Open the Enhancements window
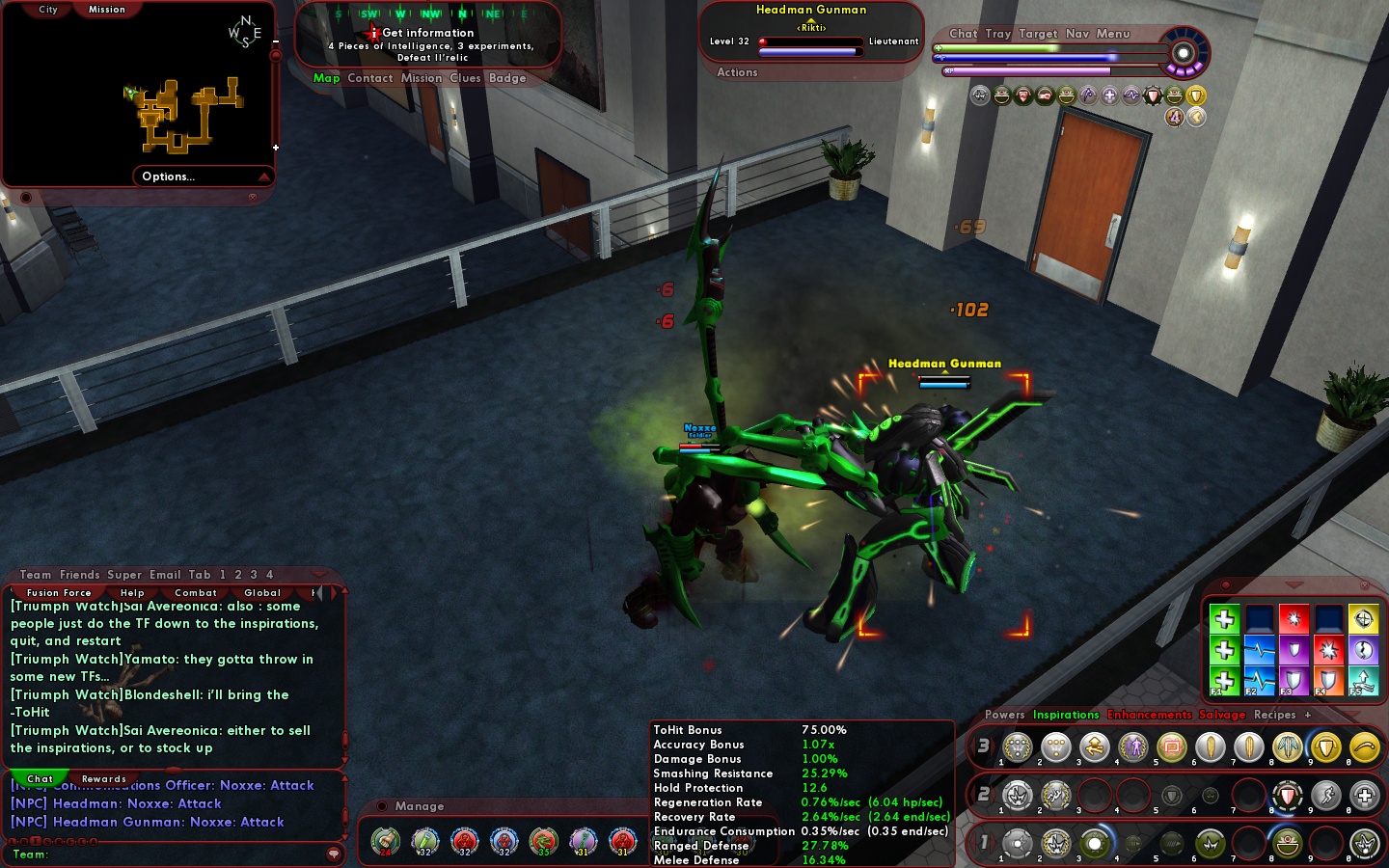1389x868 pixels. click(x=1149, y=715)
